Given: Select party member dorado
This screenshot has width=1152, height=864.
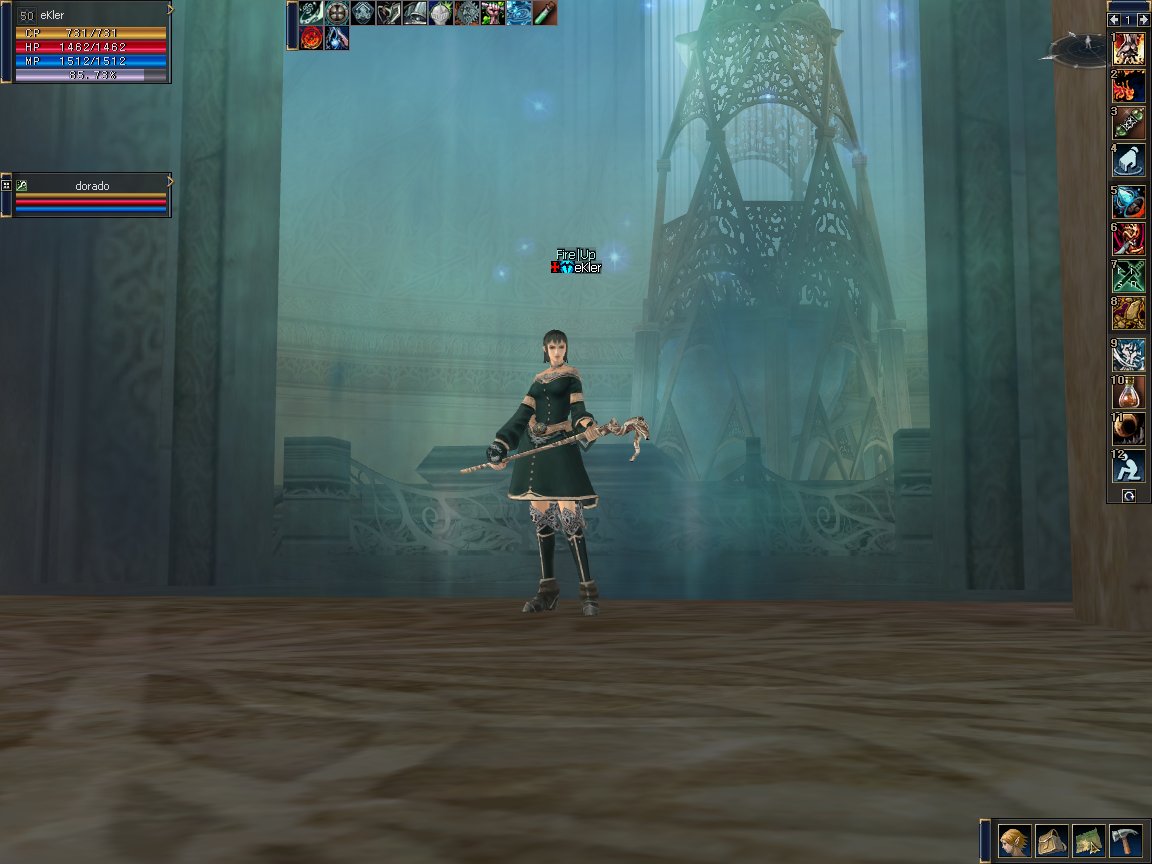Looking at the screenshot, I should click(92, 186).
